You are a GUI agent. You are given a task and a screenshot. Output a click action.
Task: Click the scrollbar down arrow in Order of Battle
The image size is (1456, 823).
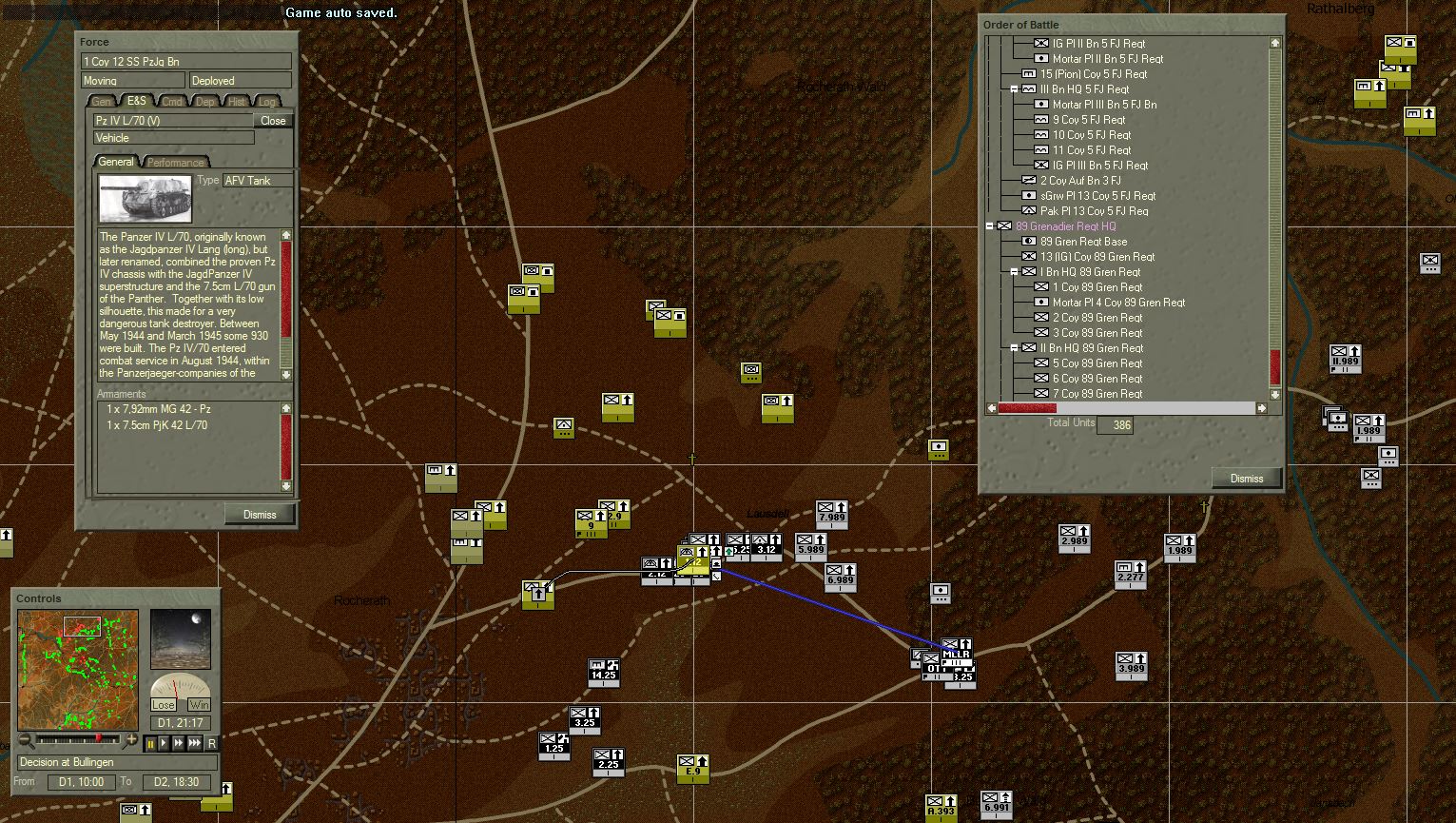(1274, 394)
